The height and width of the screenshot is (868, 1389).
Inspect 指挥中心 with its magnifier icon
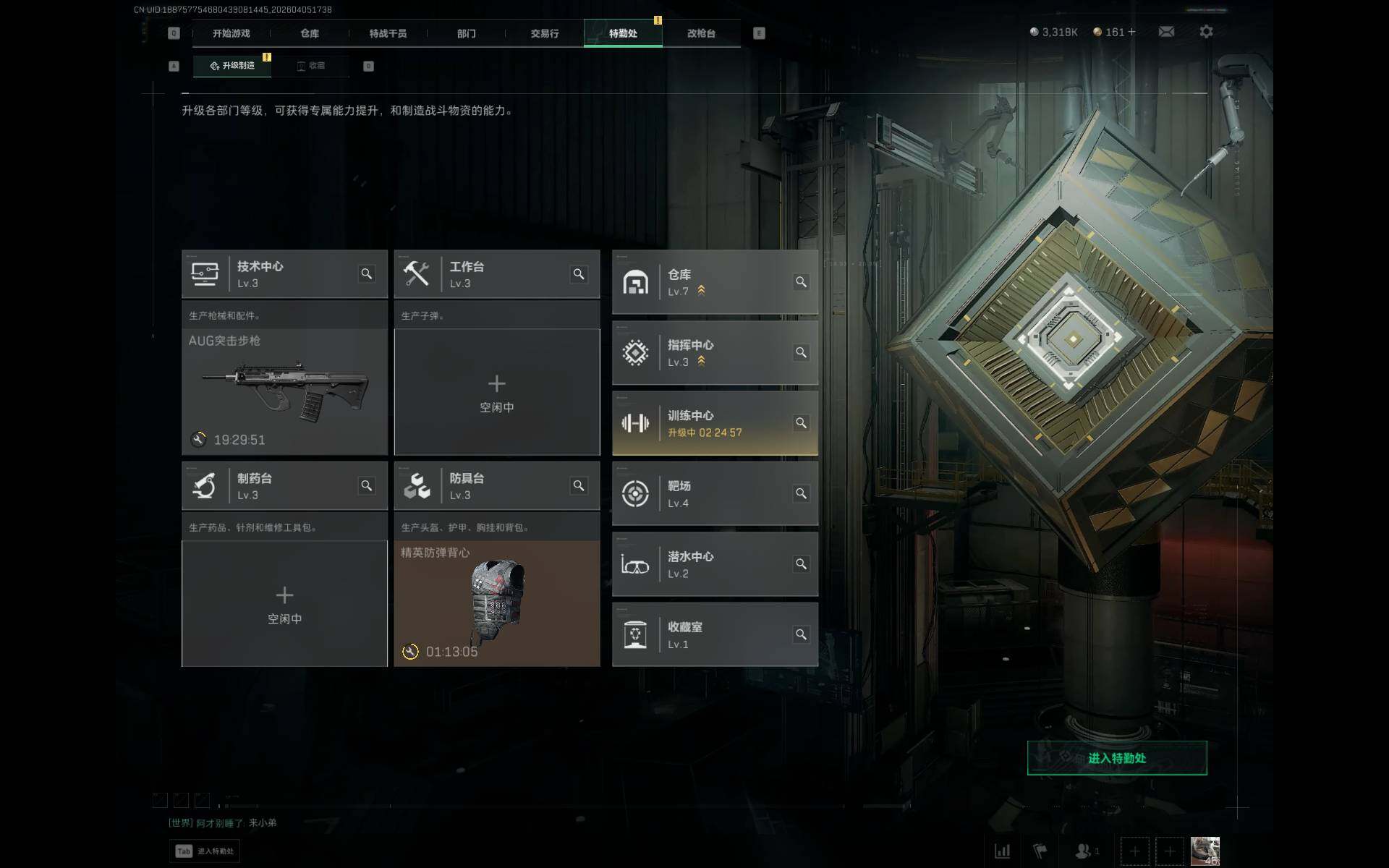(x=801, y=352)
